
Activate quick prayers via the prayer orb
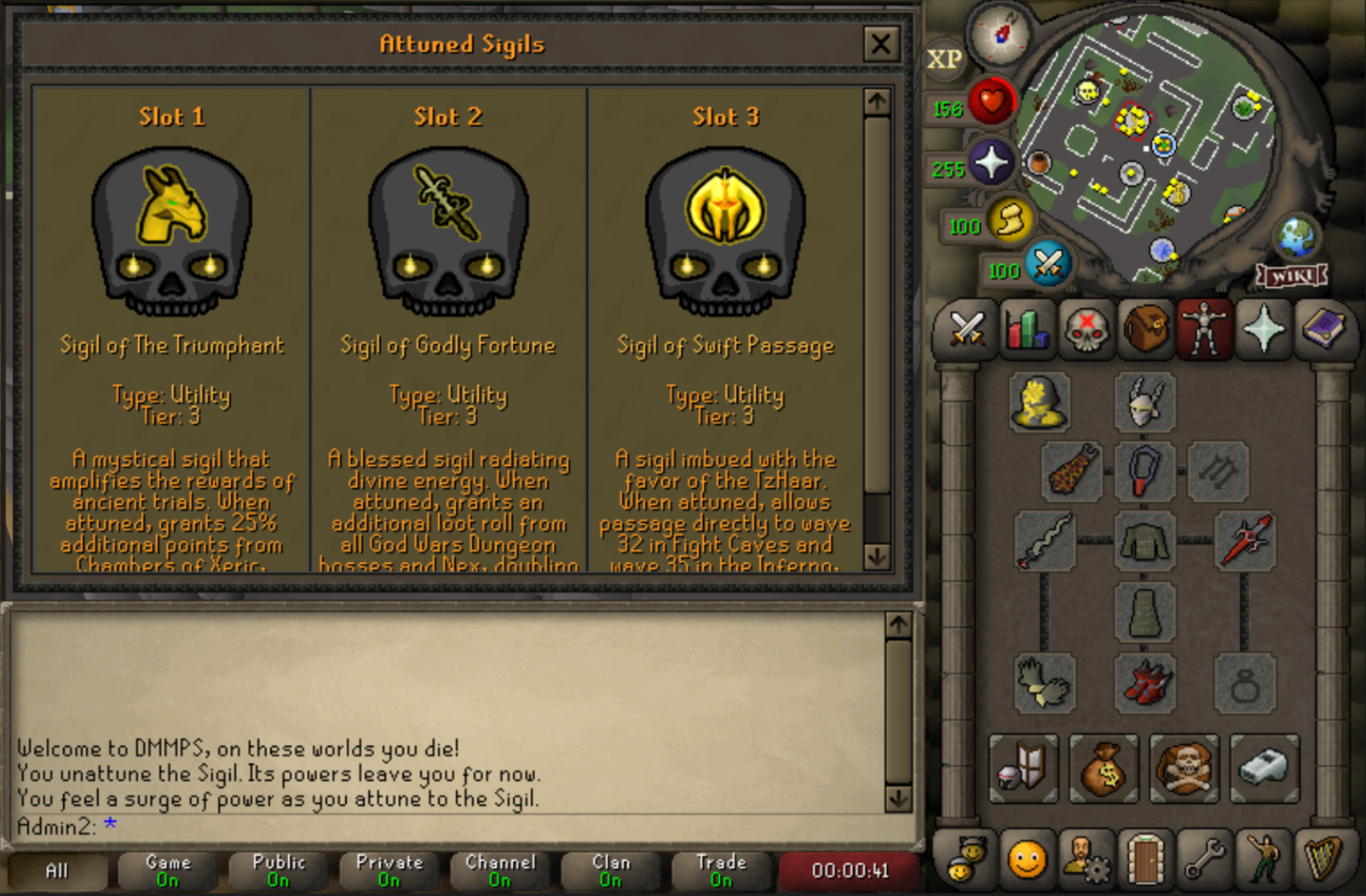pos(990,163)
